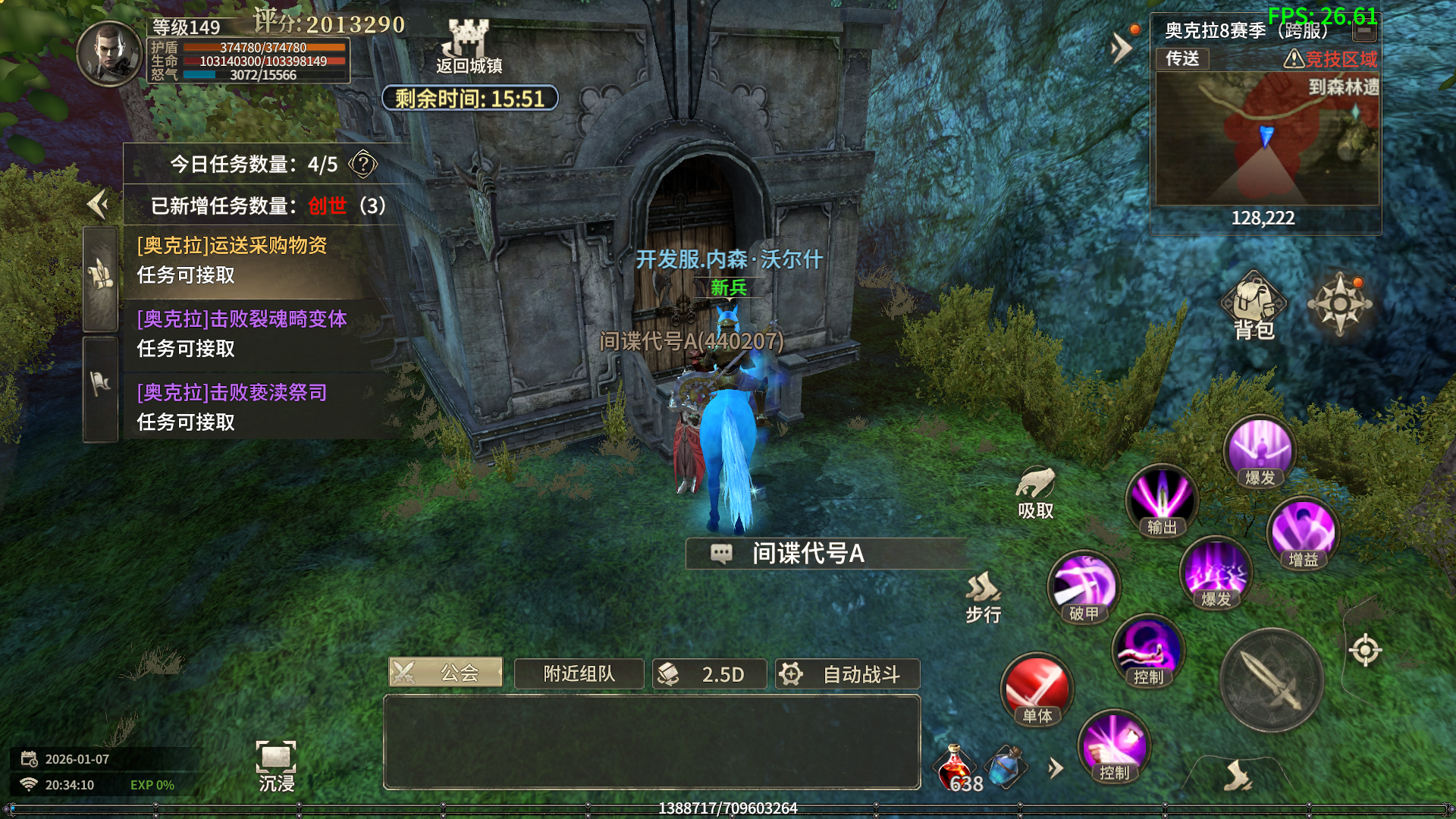The width and height of the screenshot is (1456, 819).
Task: Use the 吸取 absorb action
Action: pyautogui.click(x=1035, y=493)
